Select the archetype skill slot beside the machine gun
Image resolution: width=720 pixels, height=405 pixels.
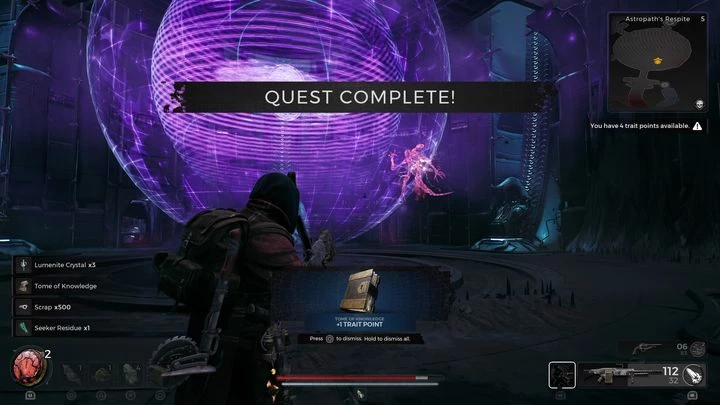[562, 375]
